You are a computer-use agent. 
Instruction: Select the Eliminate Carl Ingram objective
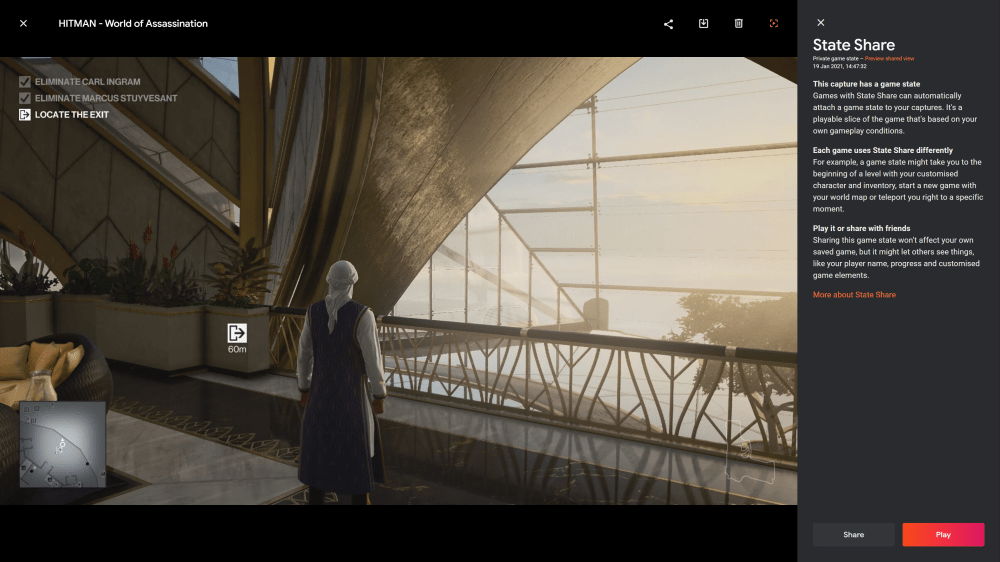point(87,82)
